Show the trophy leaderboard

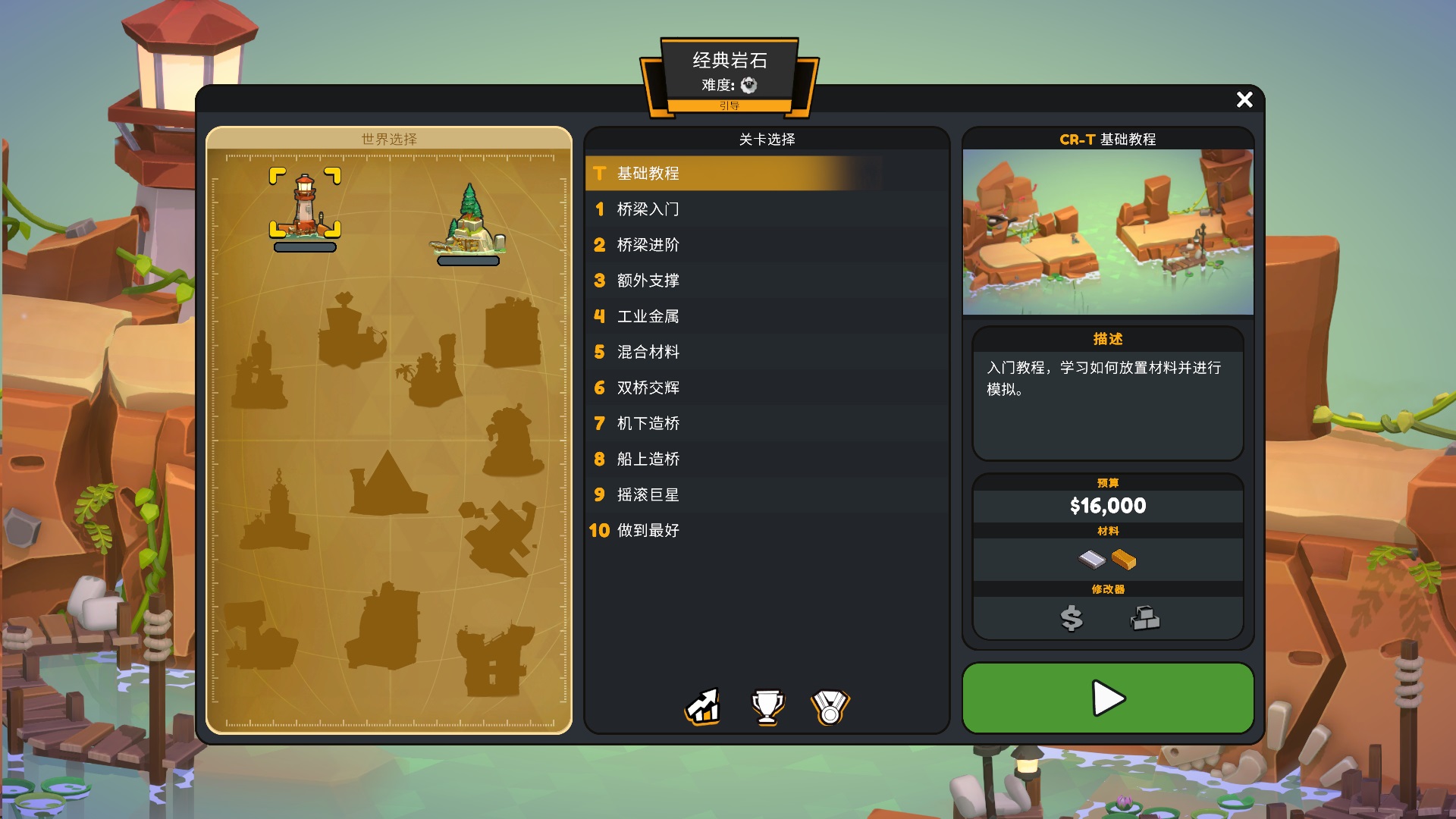pos(767,707)
